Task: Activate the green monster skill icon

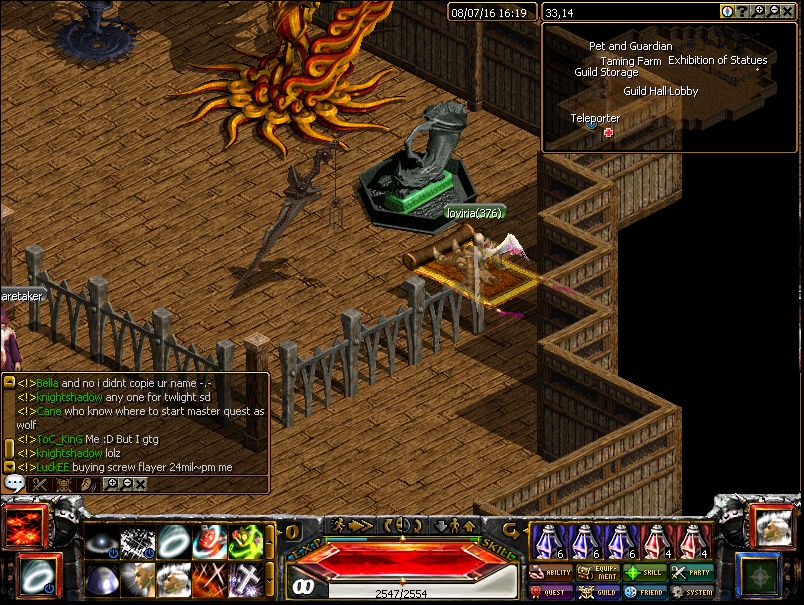Action: click(246, 542)
